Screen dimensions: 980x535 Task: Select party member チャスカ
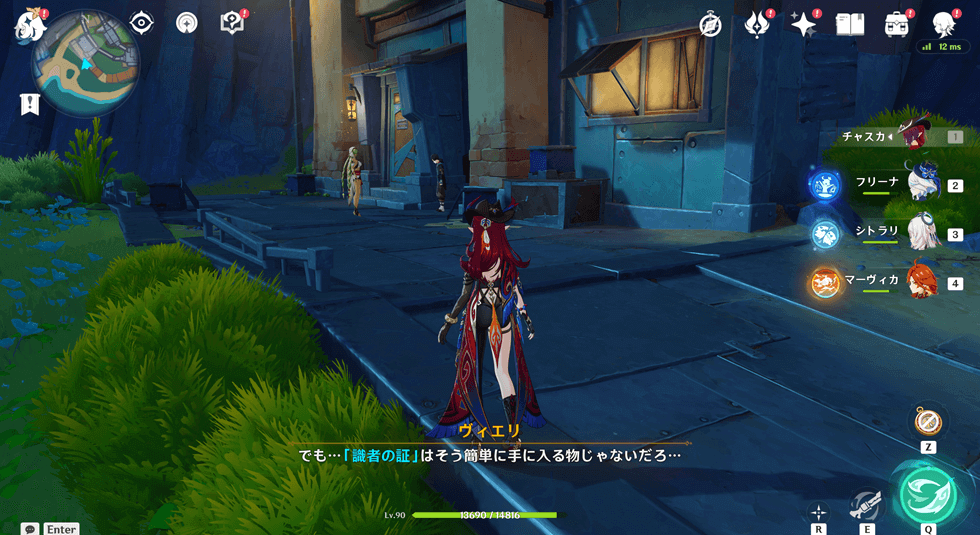(x=916, y=136)
